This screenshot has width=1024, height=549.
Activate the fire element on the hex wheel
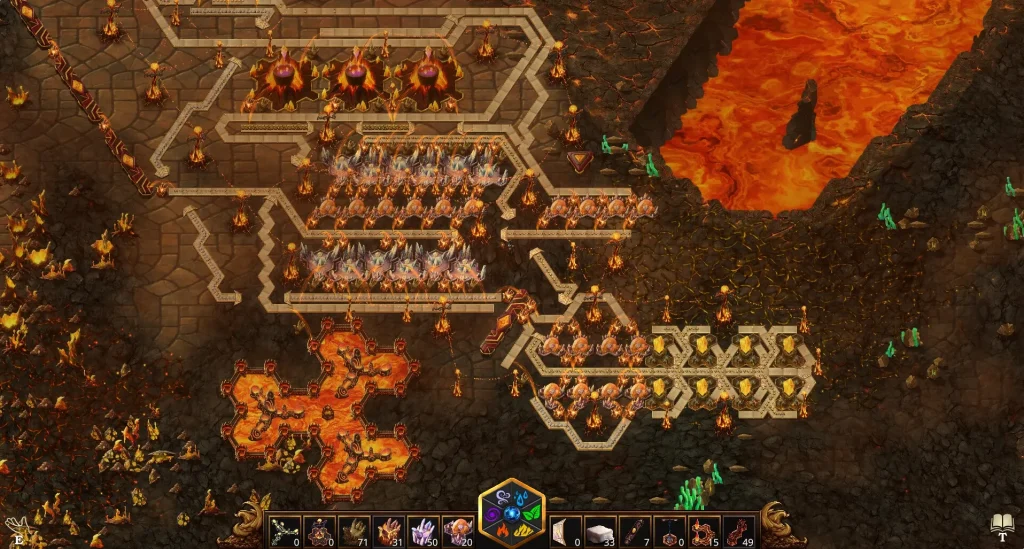click(502, 531)
